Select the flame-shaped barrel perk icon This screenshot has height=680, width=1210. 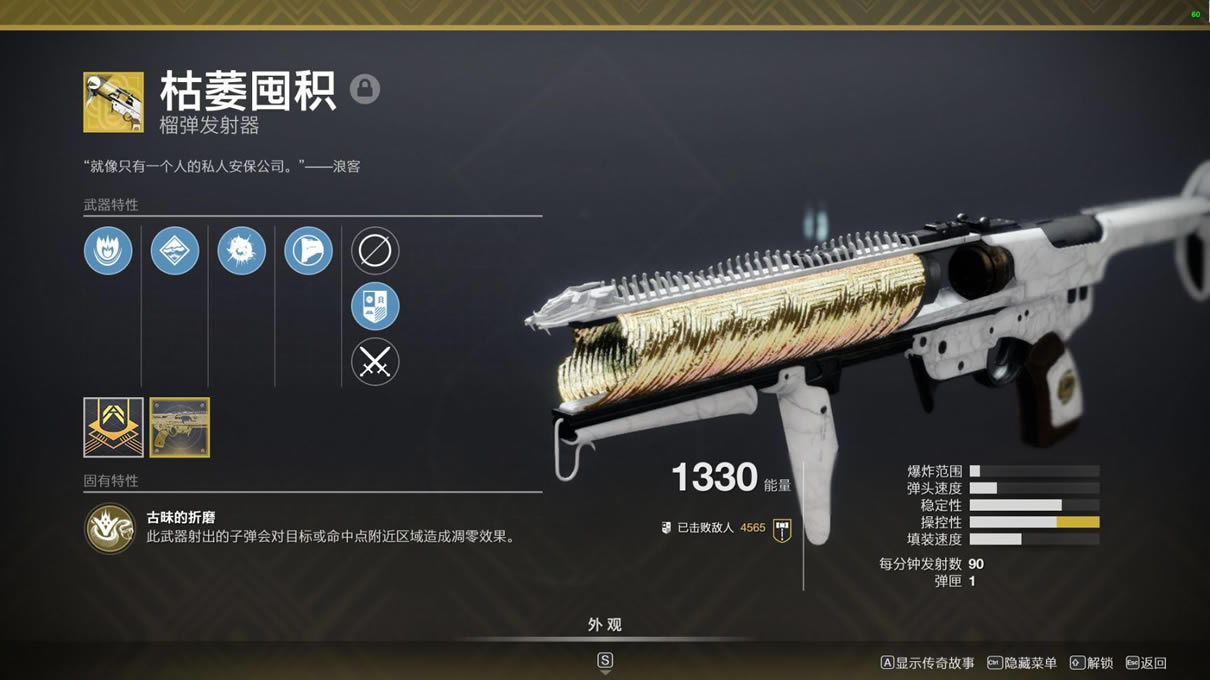108,250
